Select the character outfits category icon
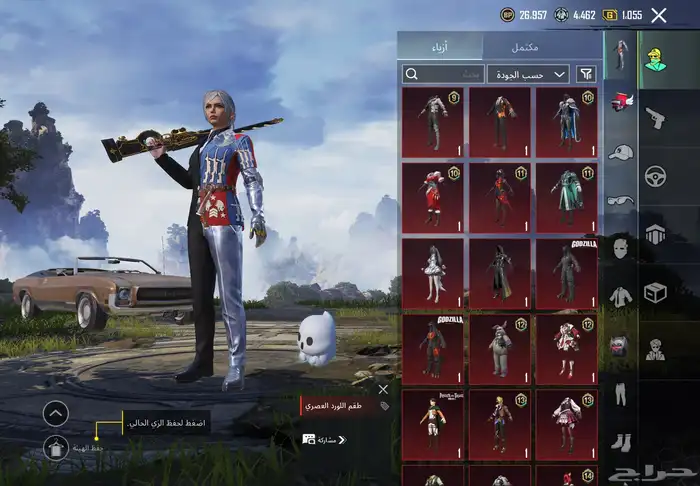Viewport: 700px width, 486px height. (656, 59)
